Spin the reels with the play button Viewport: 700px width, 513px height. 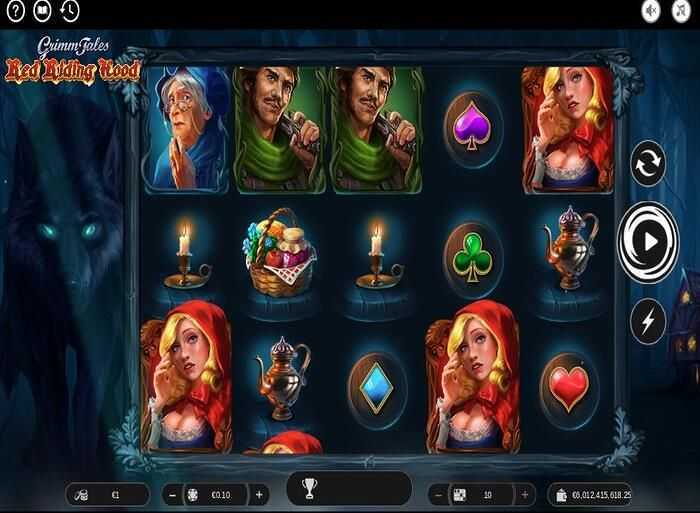pyautogui.click(x=648, y=241)
